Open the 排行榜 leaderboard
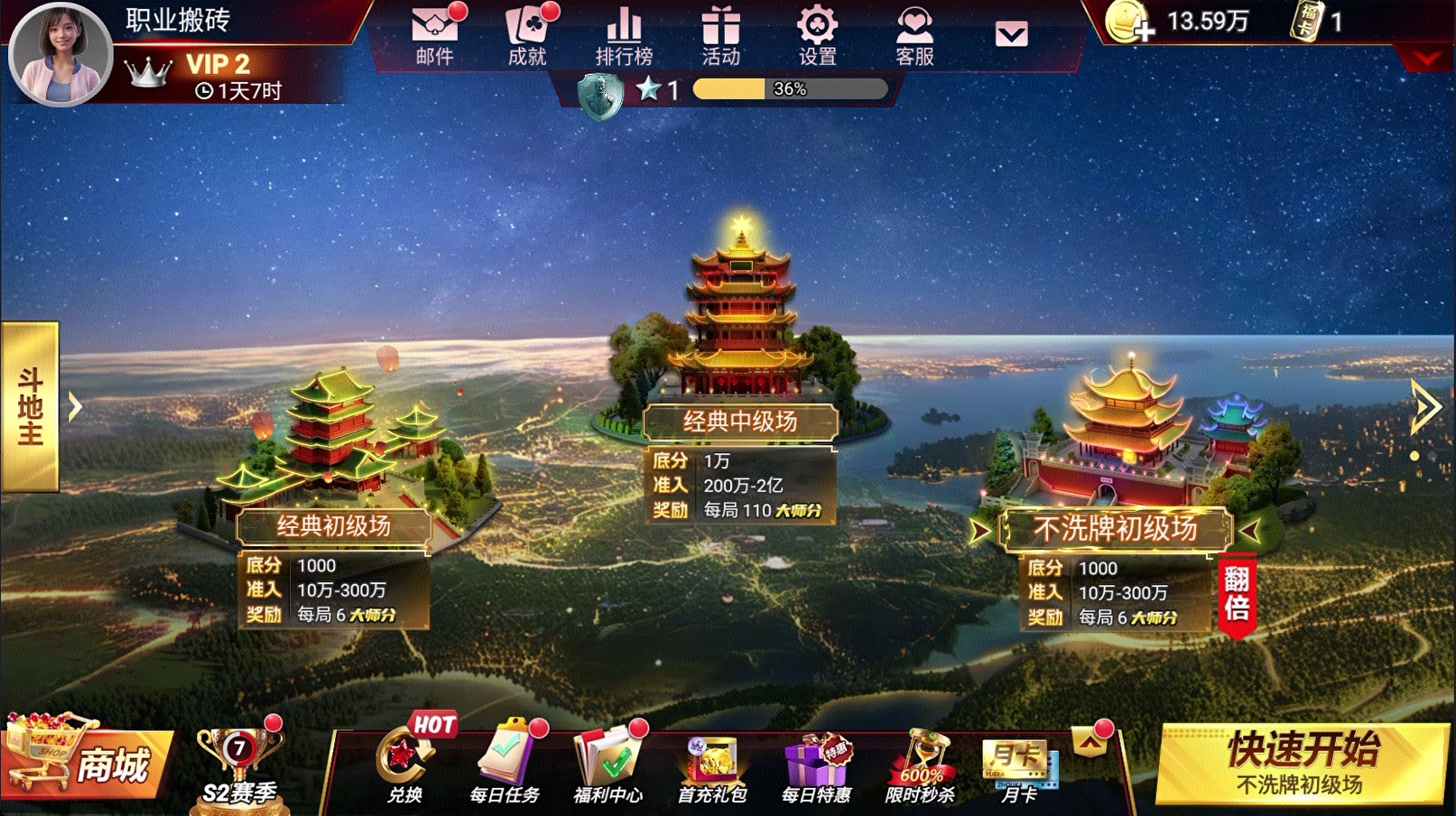The image size is (1456, 816). (x=624, y=36)
